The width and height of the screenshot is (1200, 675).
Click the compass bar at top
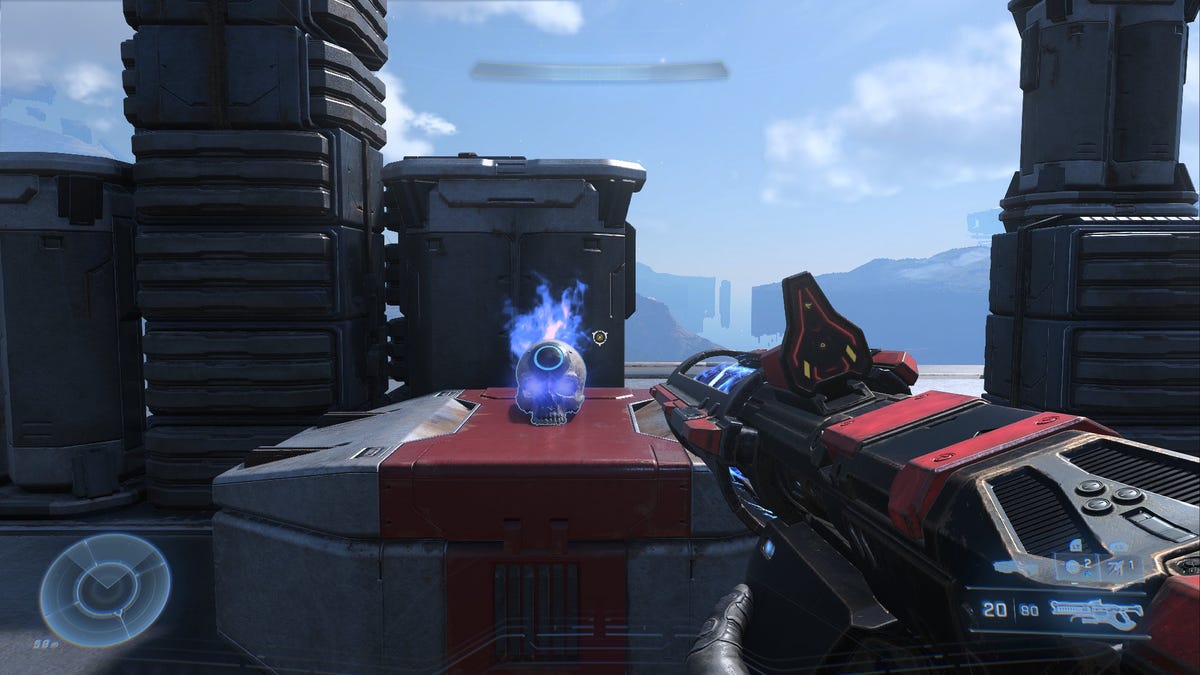point(599,71)
